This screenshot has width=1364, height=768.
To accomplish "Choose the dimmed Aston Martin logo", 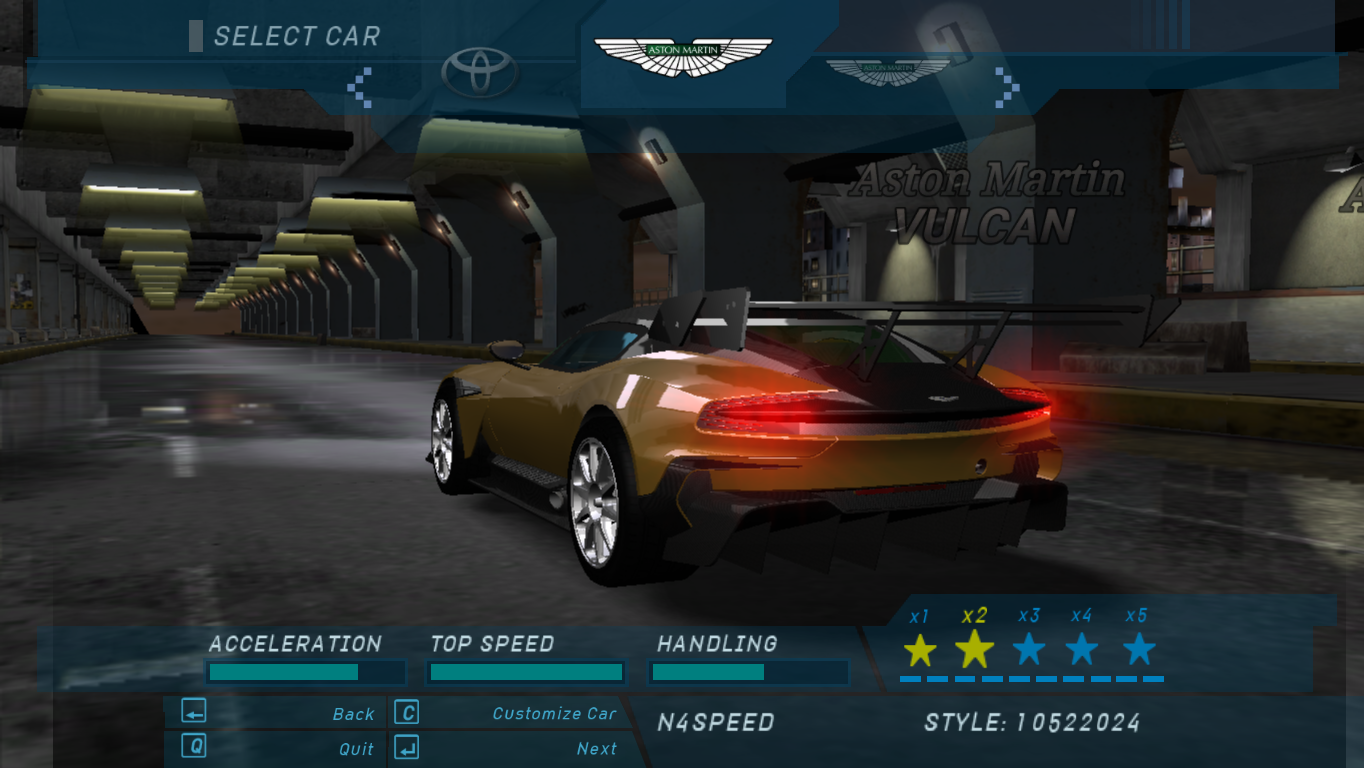I will click(888, 71).
